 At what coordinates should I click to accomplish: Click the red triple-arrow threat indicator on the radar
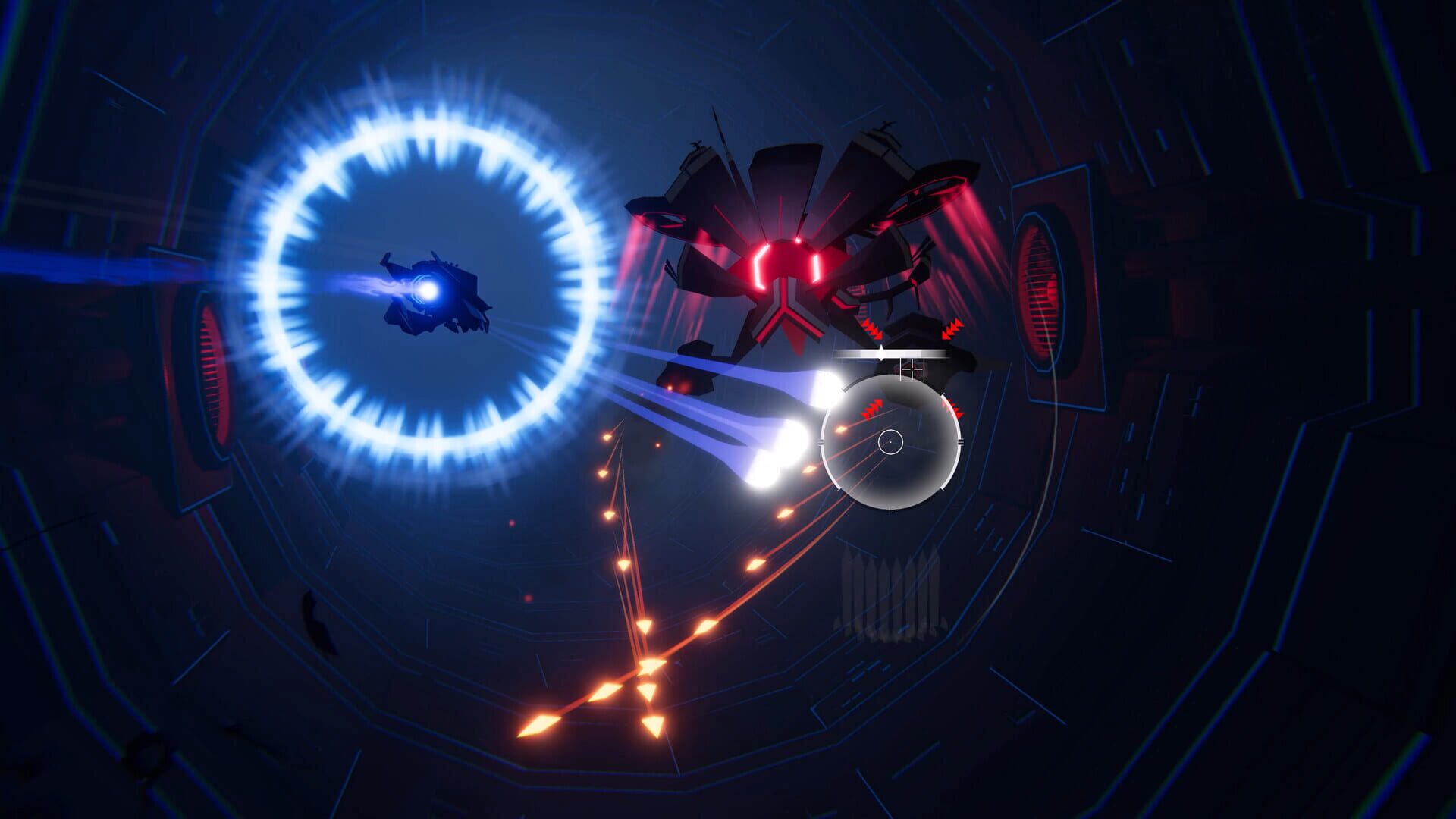point(872,409)
